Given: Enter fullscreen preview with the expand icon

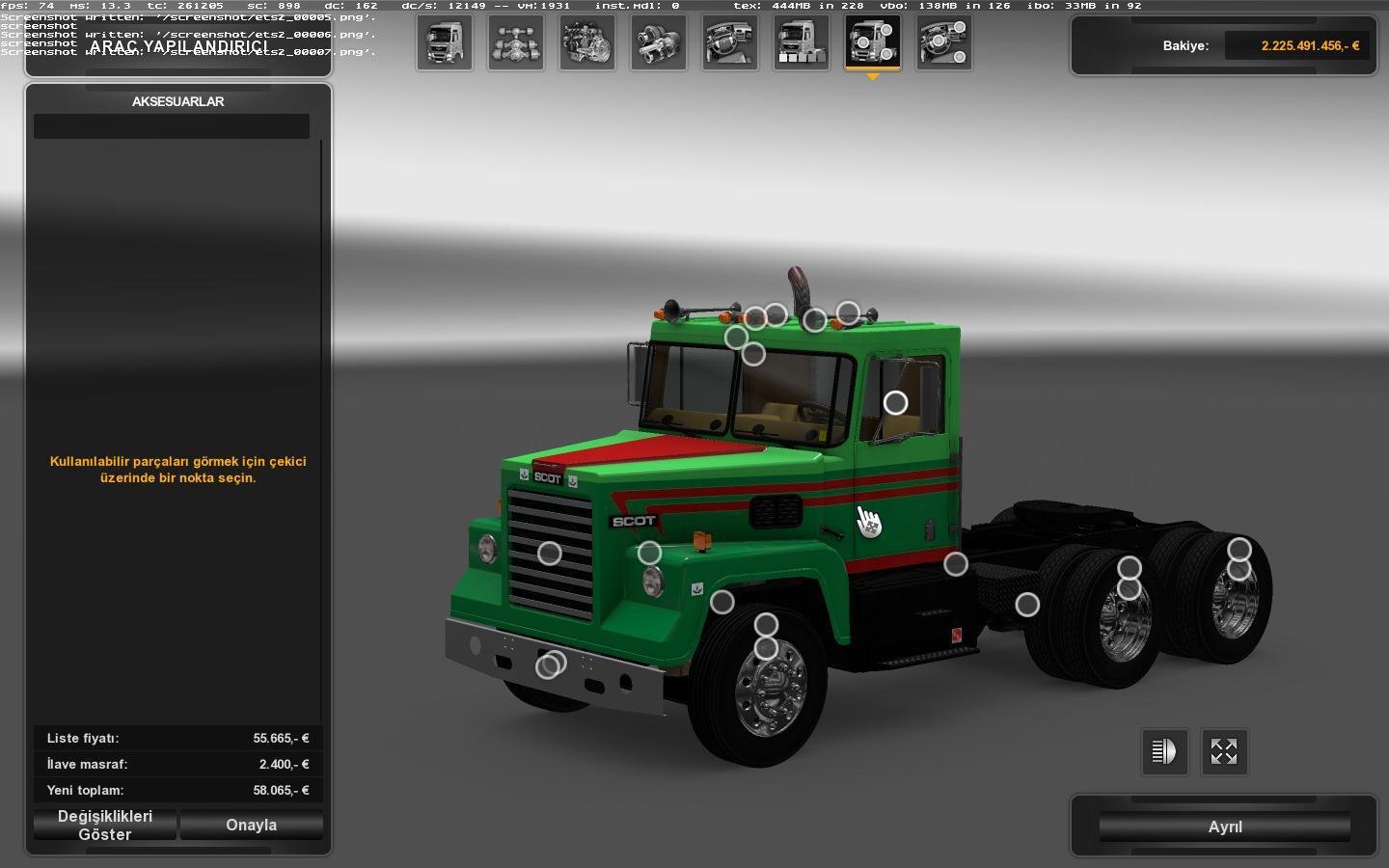Looking at the screenshot, I should click(x=1224, y=751).
